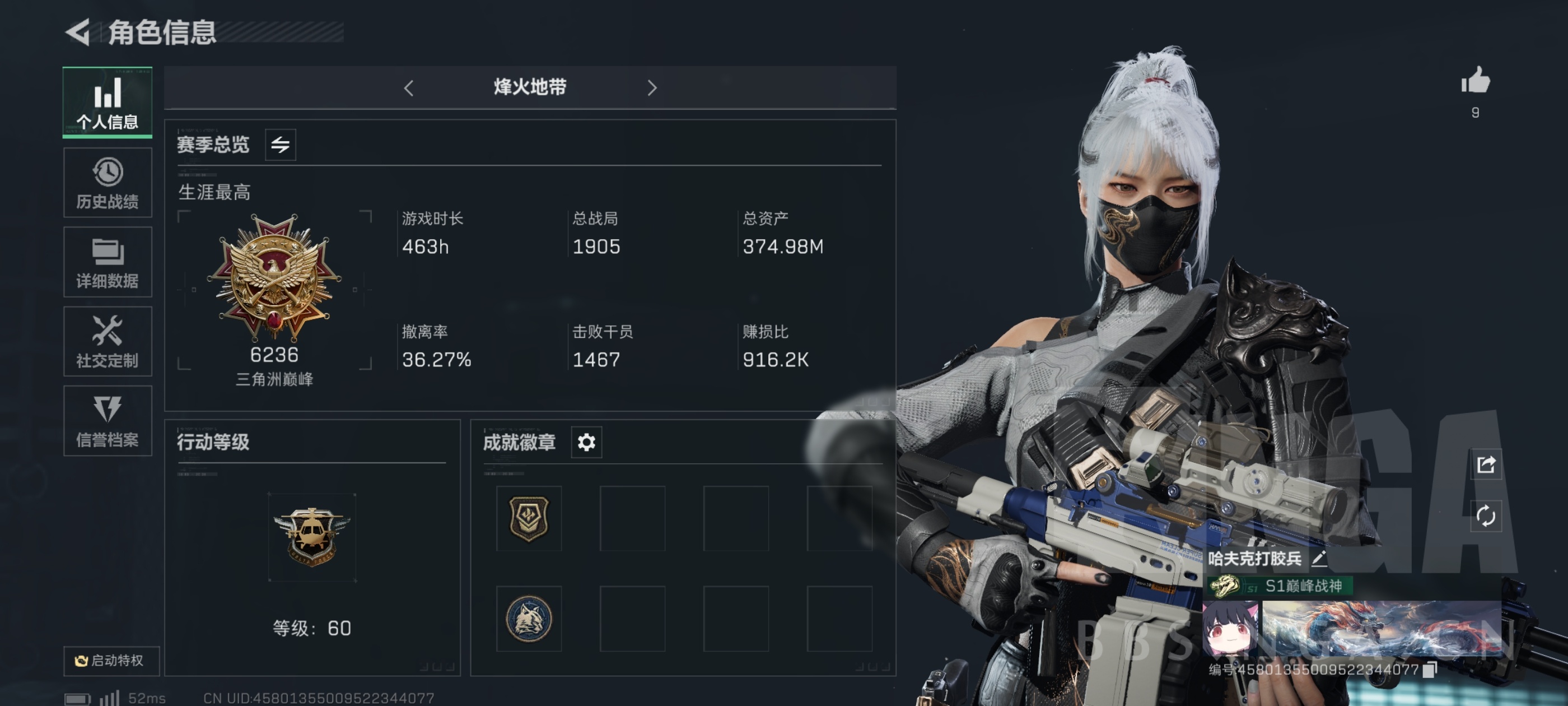Image resolution: width=1568 pixels, height=706 pixels.
Task: Open the 社交定制 tab
Action: click(x=107, y=341)
